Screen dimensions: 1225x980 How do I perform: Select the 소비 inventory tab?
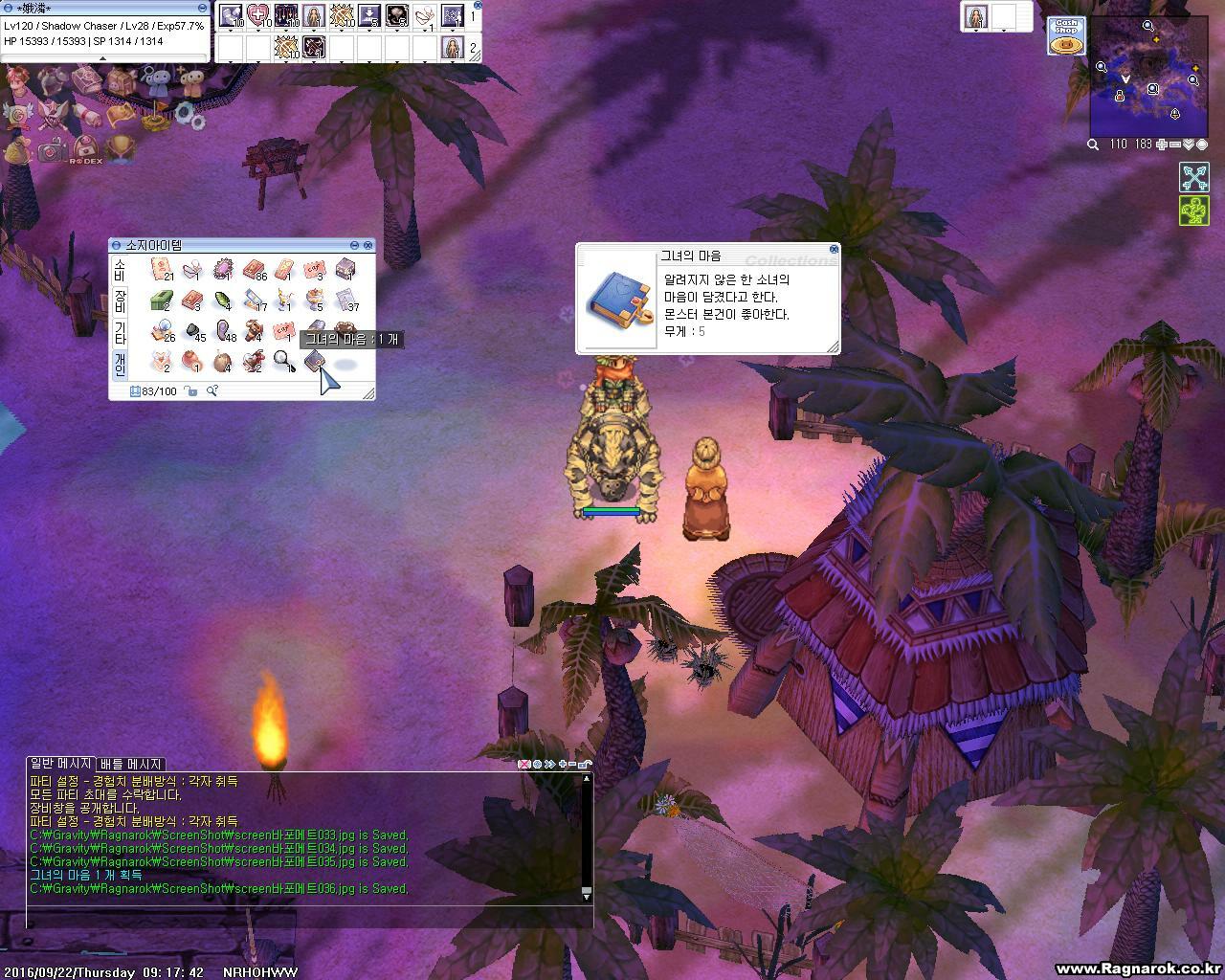(x=120, y=269)
